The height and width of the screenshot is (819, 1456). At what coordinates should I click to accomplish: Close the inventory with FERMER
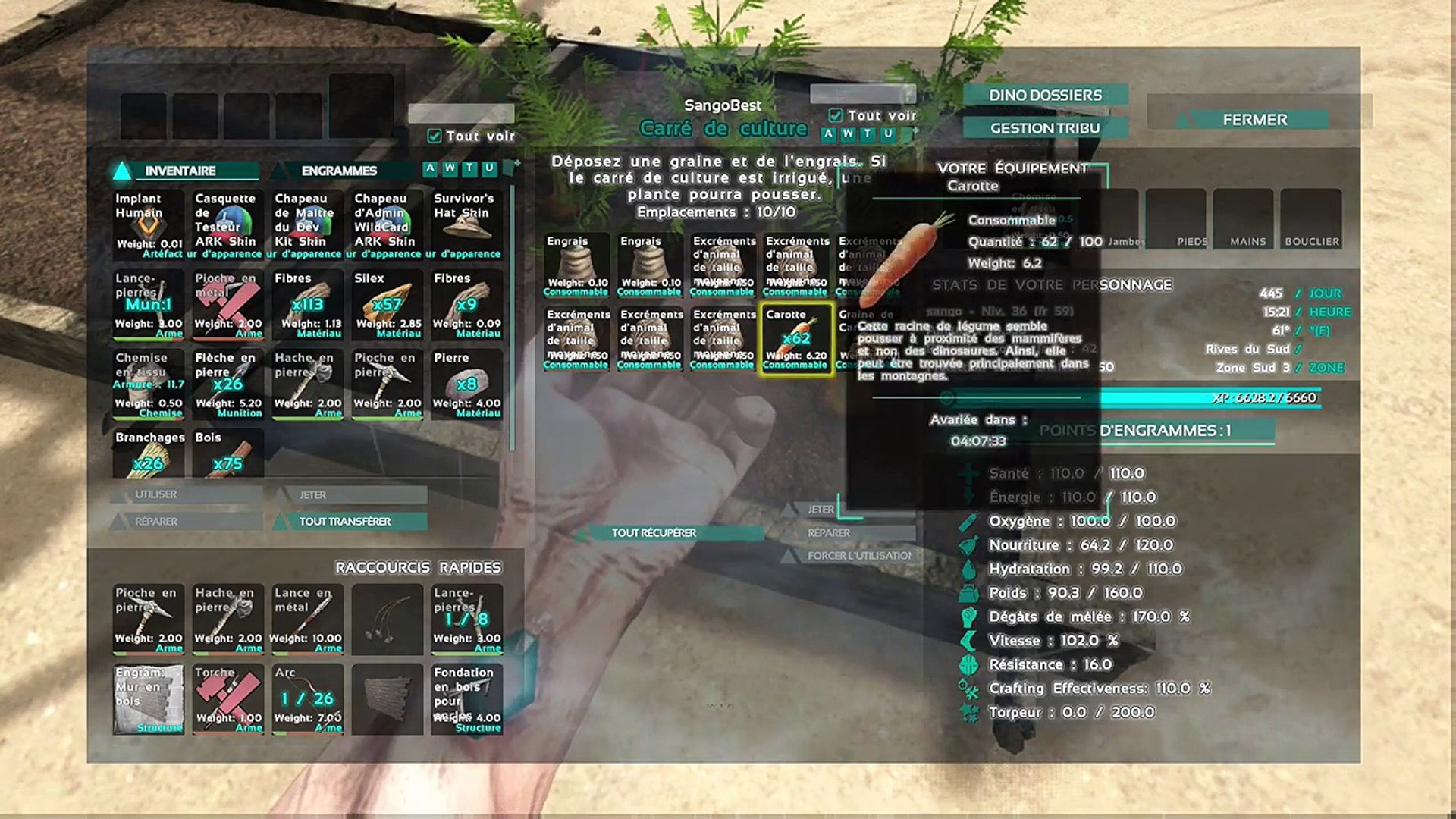1254,120
